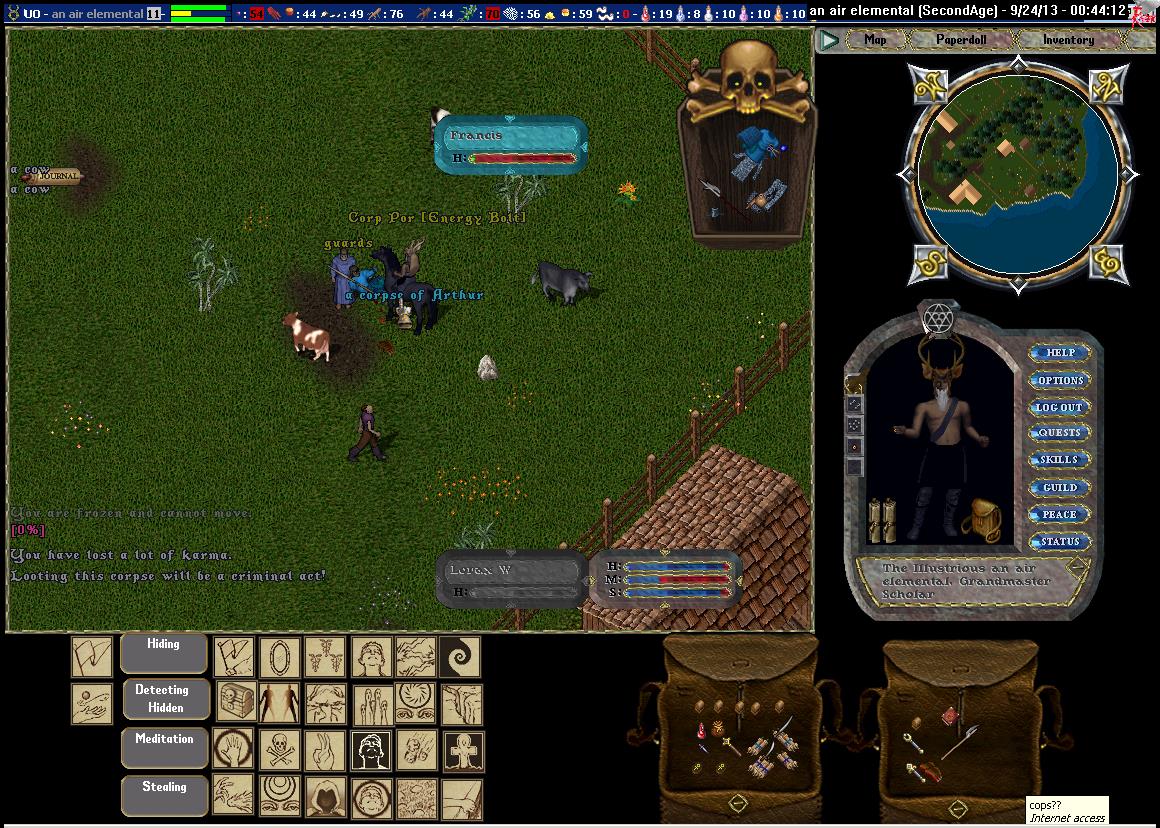Open the Help menu on the paperdoll
The width and height of the screenshot is (1160, 828).
point(1060,353)
